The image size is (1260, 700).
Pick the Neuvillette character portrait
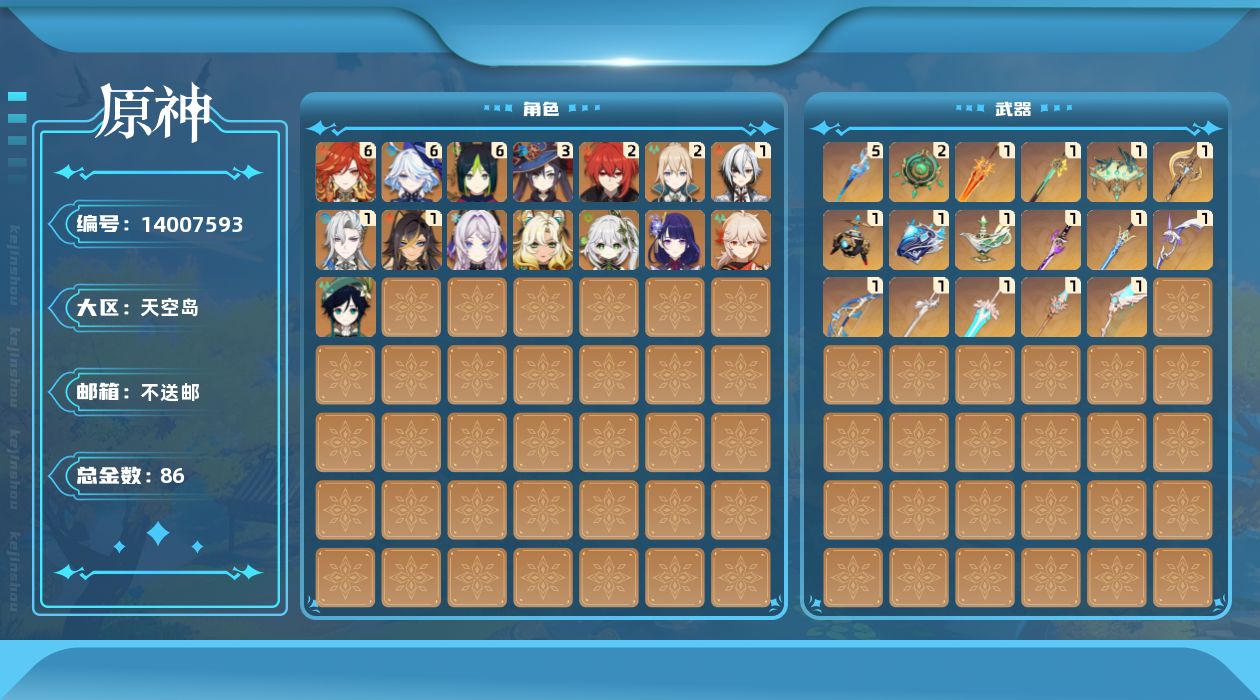[345, 240]
